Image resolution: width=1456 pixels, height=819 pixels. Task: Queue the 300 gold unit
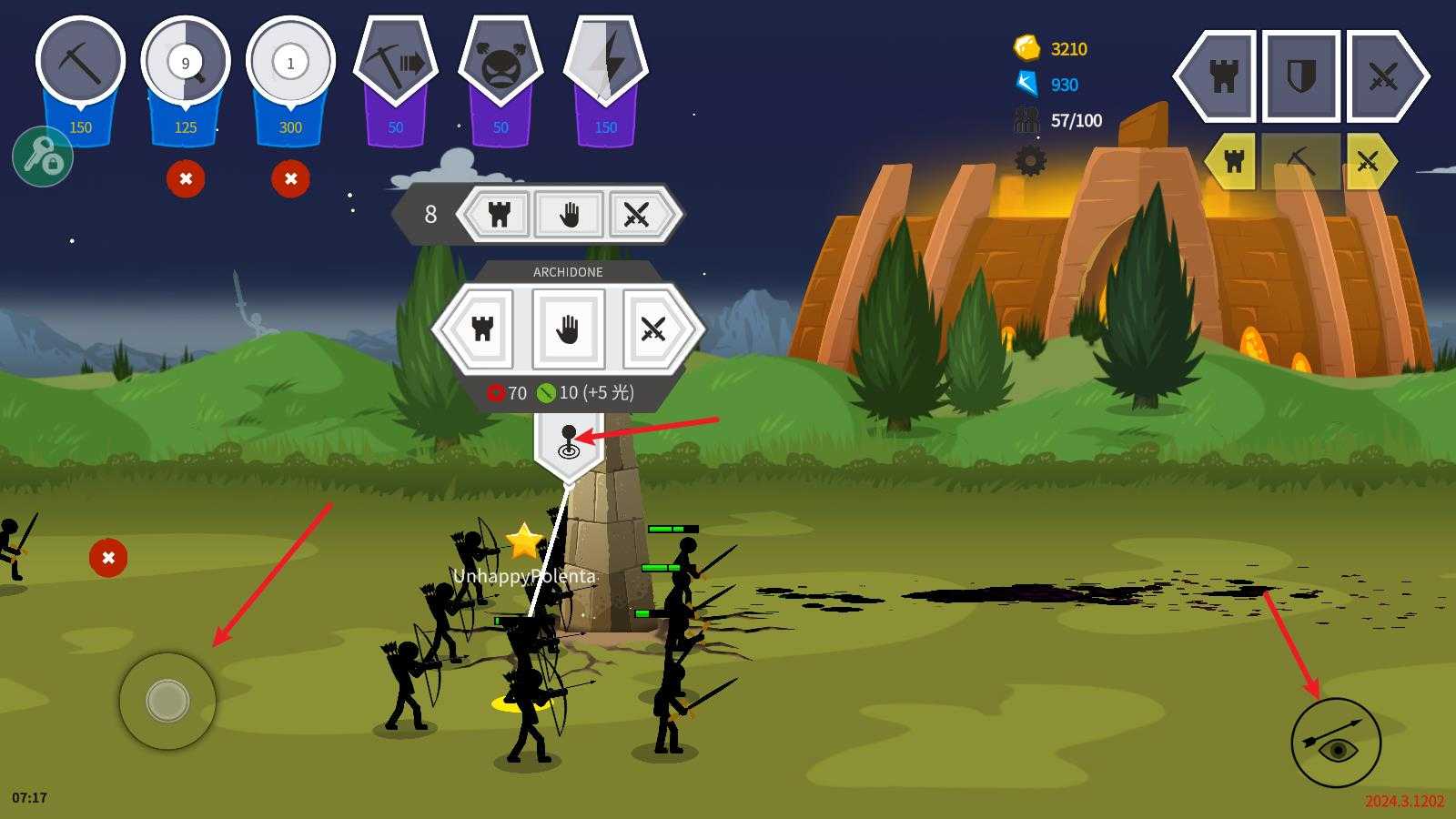tap(290, 64)
